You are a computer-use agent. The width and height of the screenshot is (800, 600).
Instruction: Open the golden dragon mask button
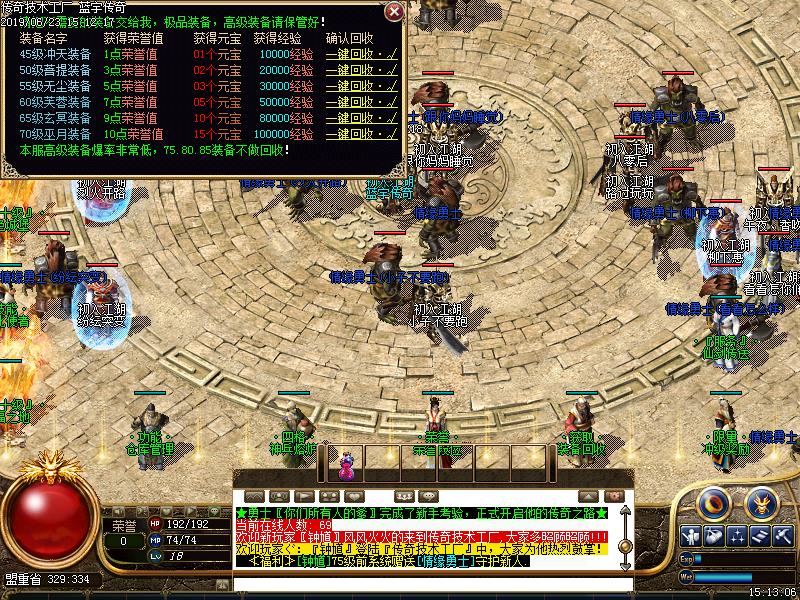tap(763, 501)
